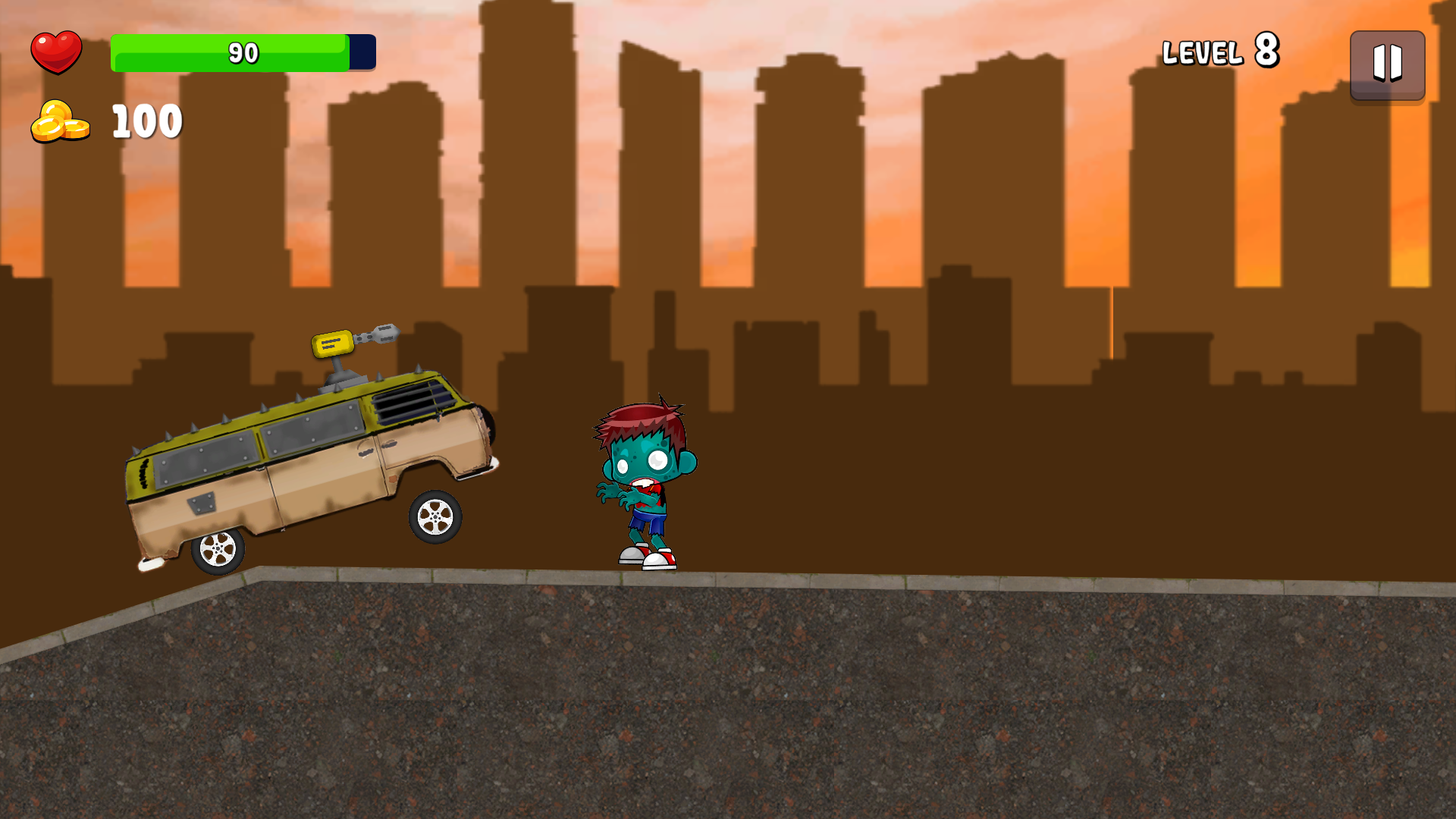Click the dark empty section of the health bar
Image resolution: width=1456 pixels, height=819 pixels.
360,52
